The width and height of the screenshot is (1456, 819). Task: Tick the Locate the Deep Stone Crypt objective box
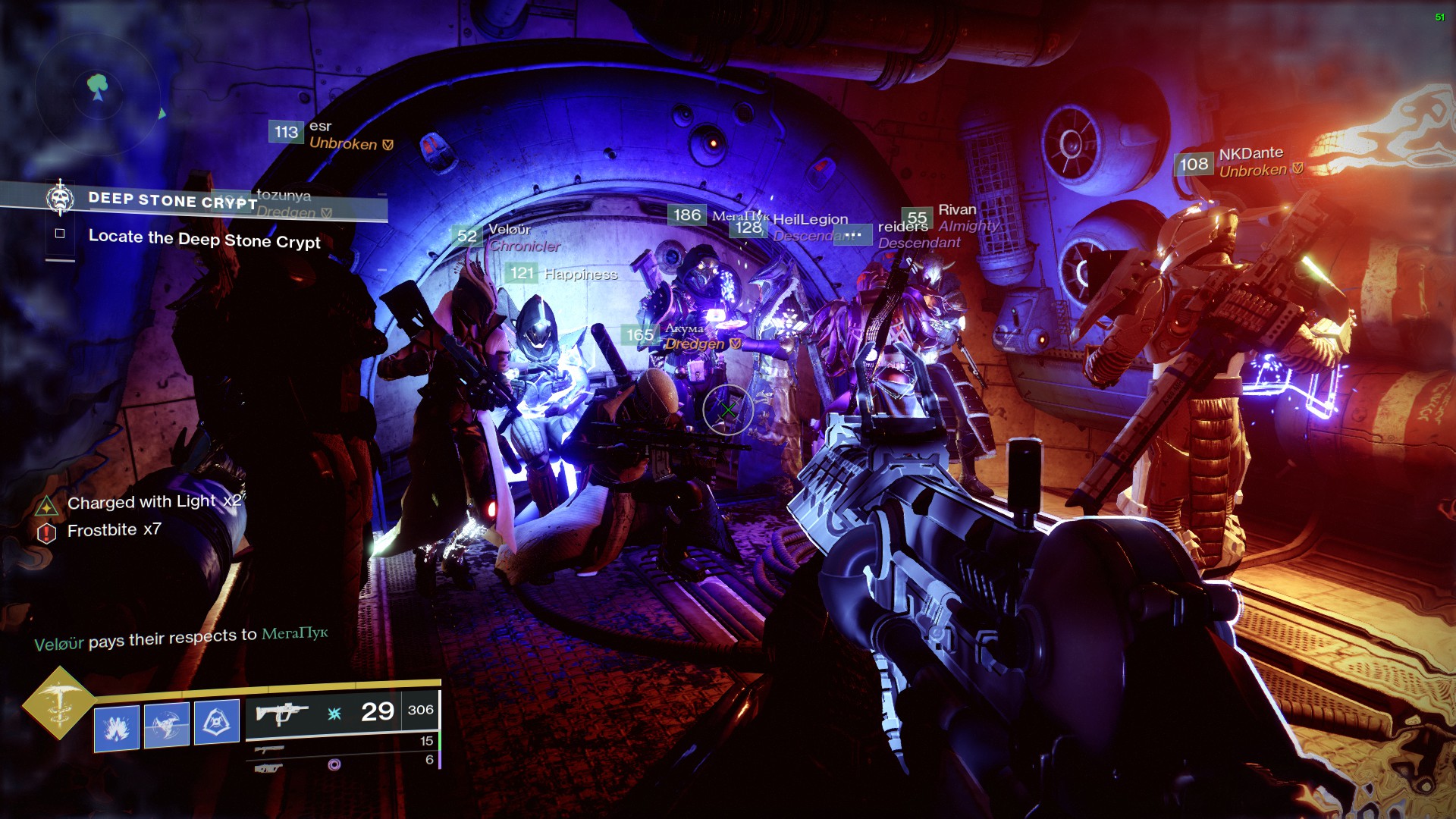(x=60, y=234)
